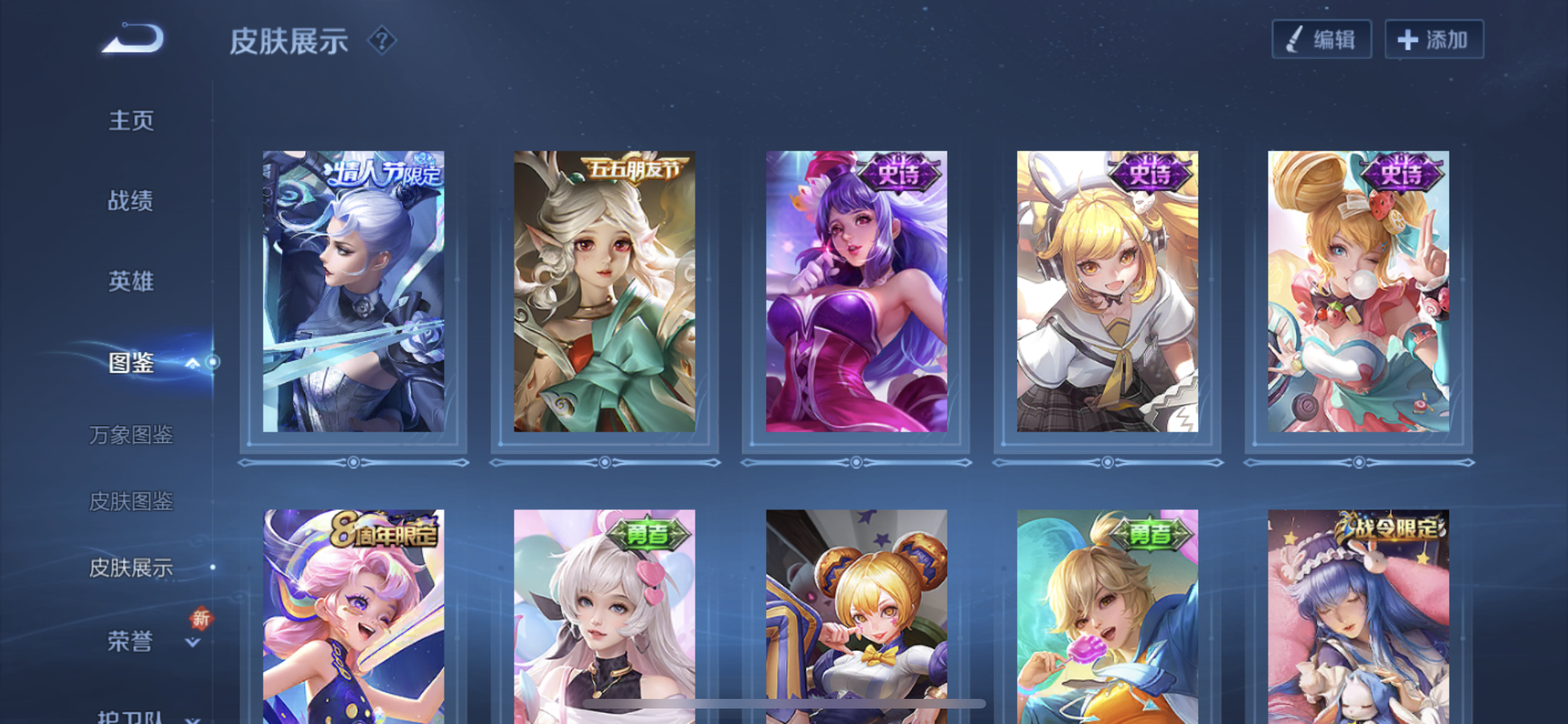Choose the 五五朋友节 skin card

604,292
